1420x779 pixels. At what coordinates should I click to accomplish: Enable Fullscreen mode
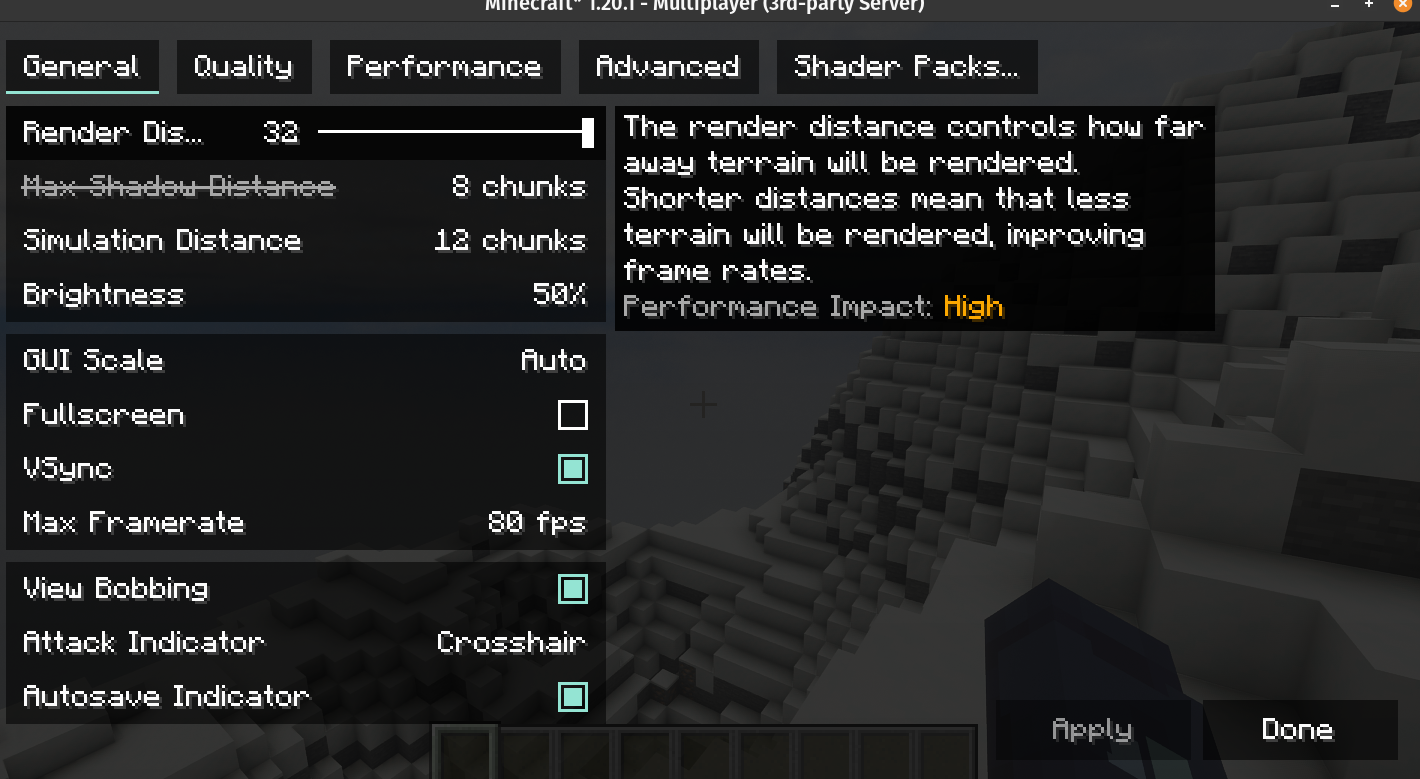coord(573,415)
